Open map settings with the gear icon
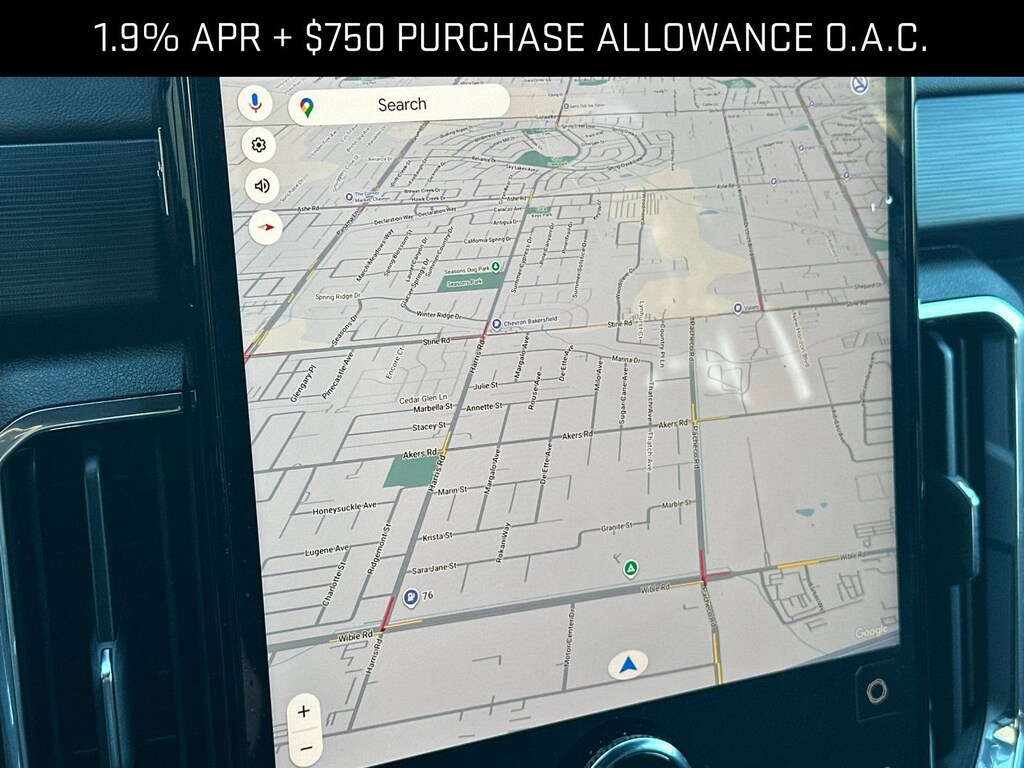1024x768 pixels. click(259, 145)
